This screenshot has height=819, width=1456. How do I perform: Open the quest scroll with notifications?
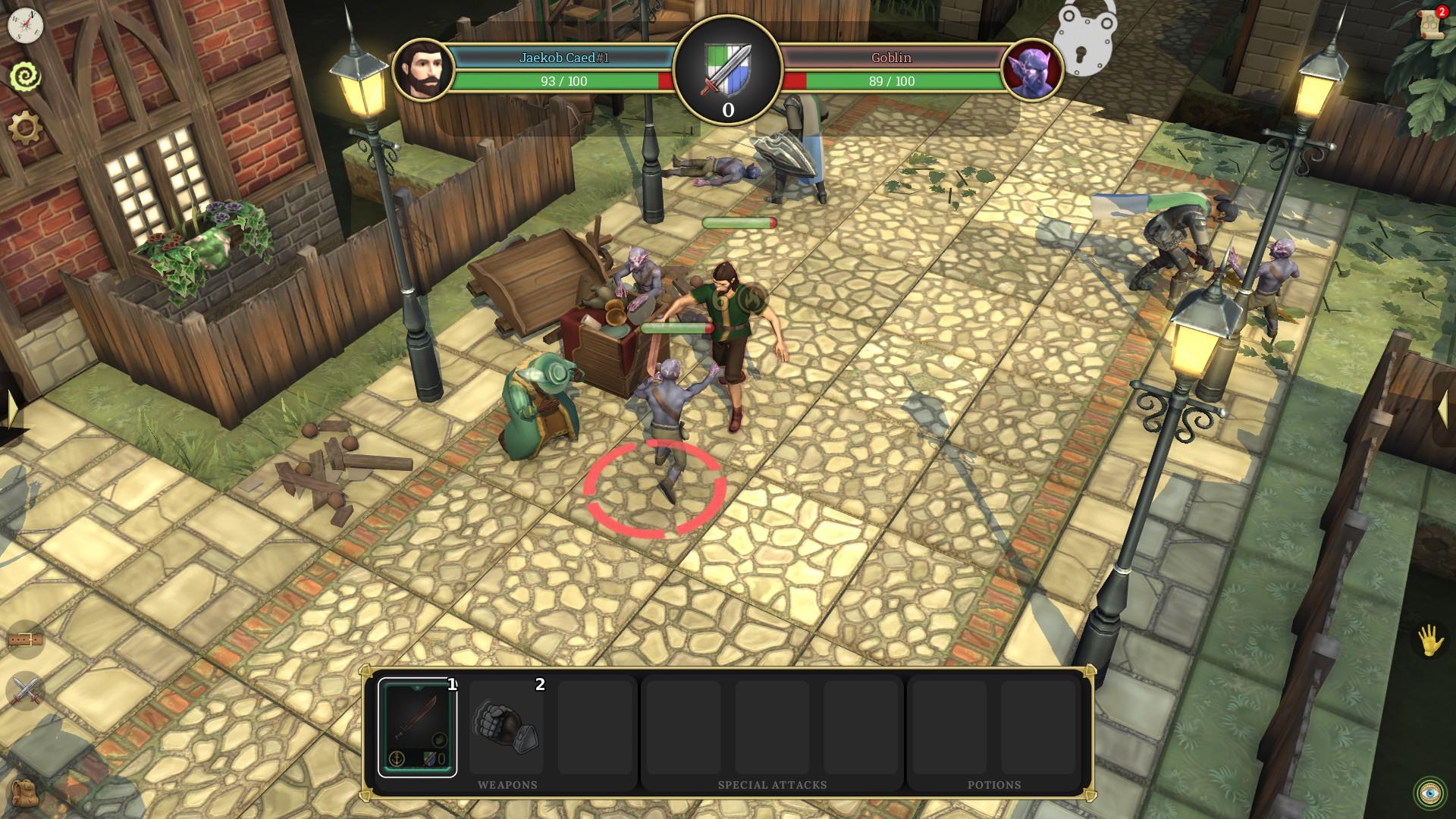point(1432,23)
